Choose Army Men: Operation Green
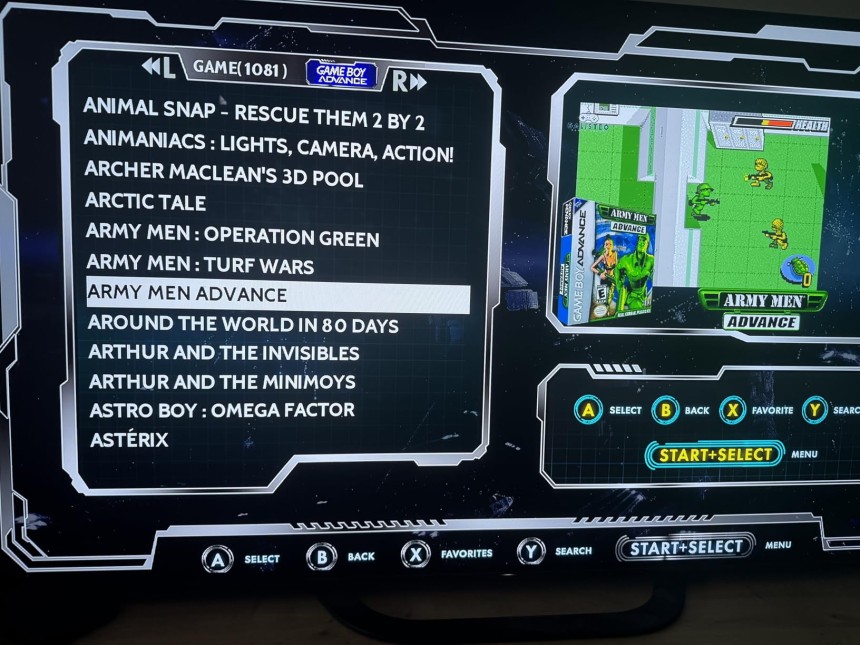This screenshot has height=645, width=860. pos(232,237)
